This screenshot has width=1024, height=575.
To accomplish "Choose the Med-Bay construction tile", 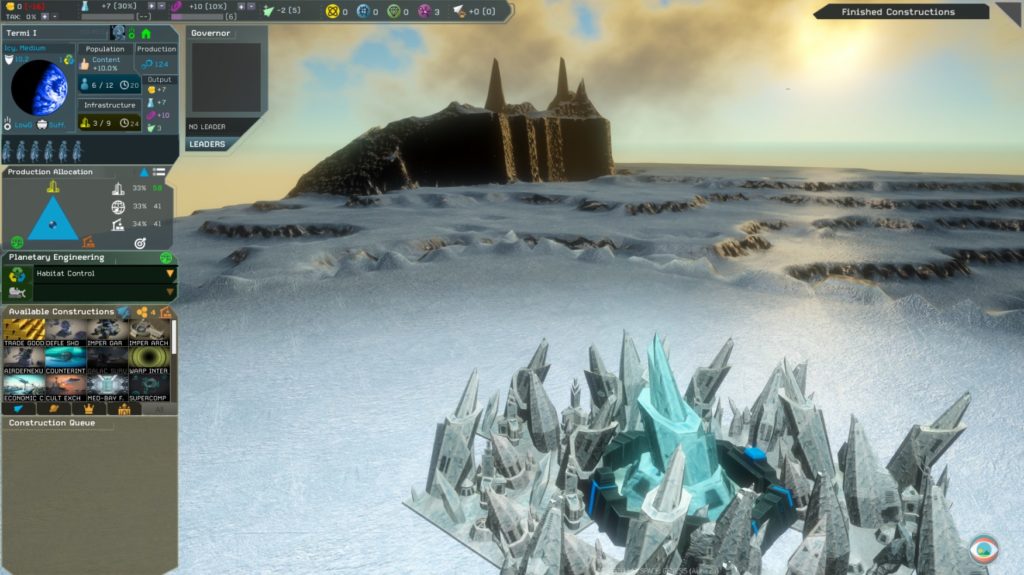I will click(x=107, y=387).
